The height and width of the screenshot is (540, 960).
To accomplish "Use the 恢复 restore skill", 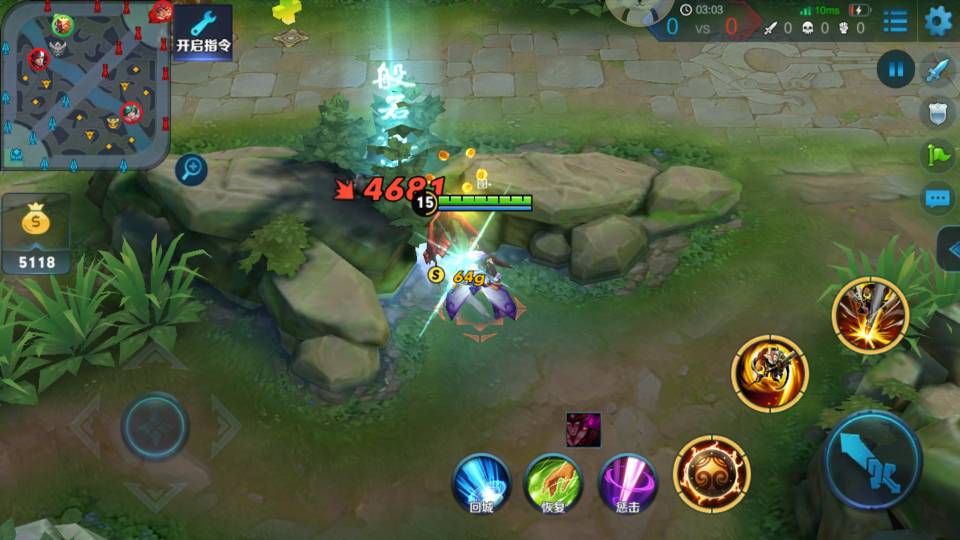I will (x=555, y=482).
